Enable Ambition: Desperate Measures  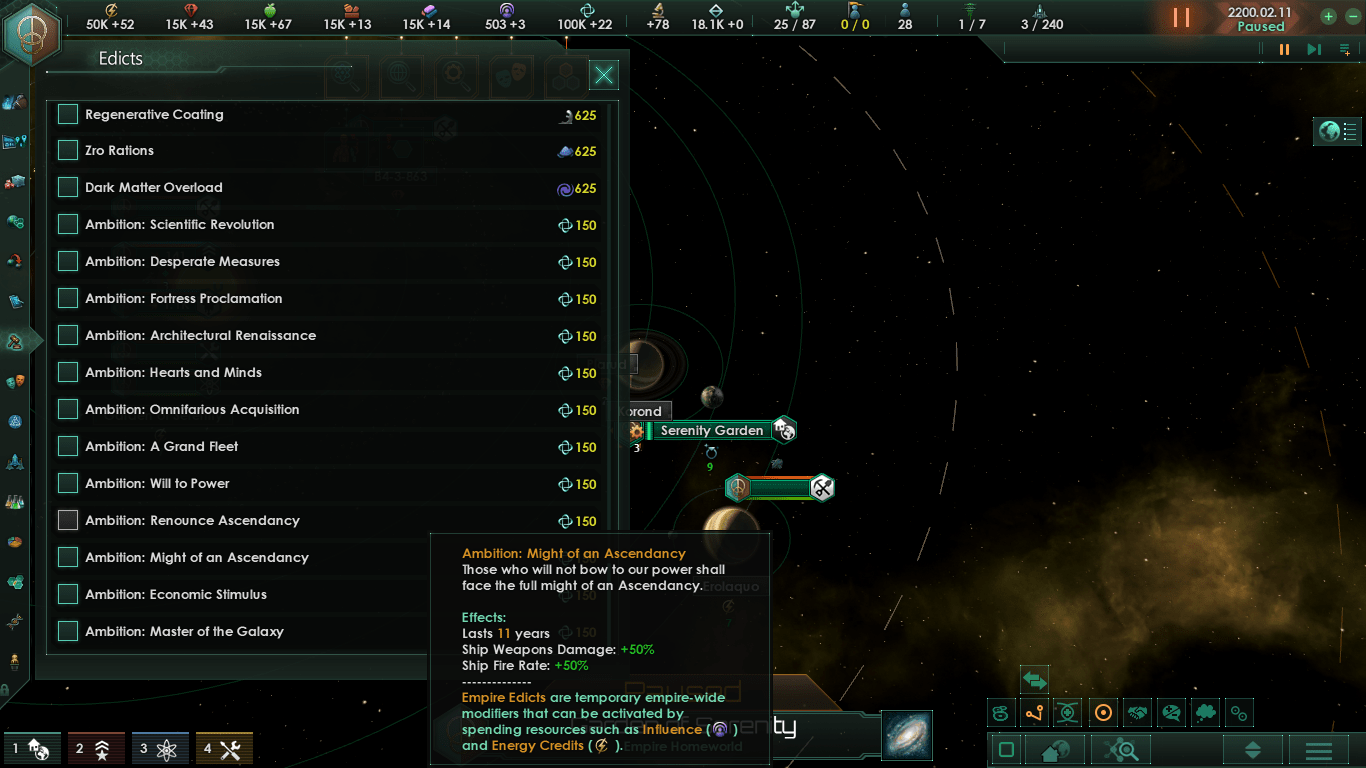tap(68, 262)
